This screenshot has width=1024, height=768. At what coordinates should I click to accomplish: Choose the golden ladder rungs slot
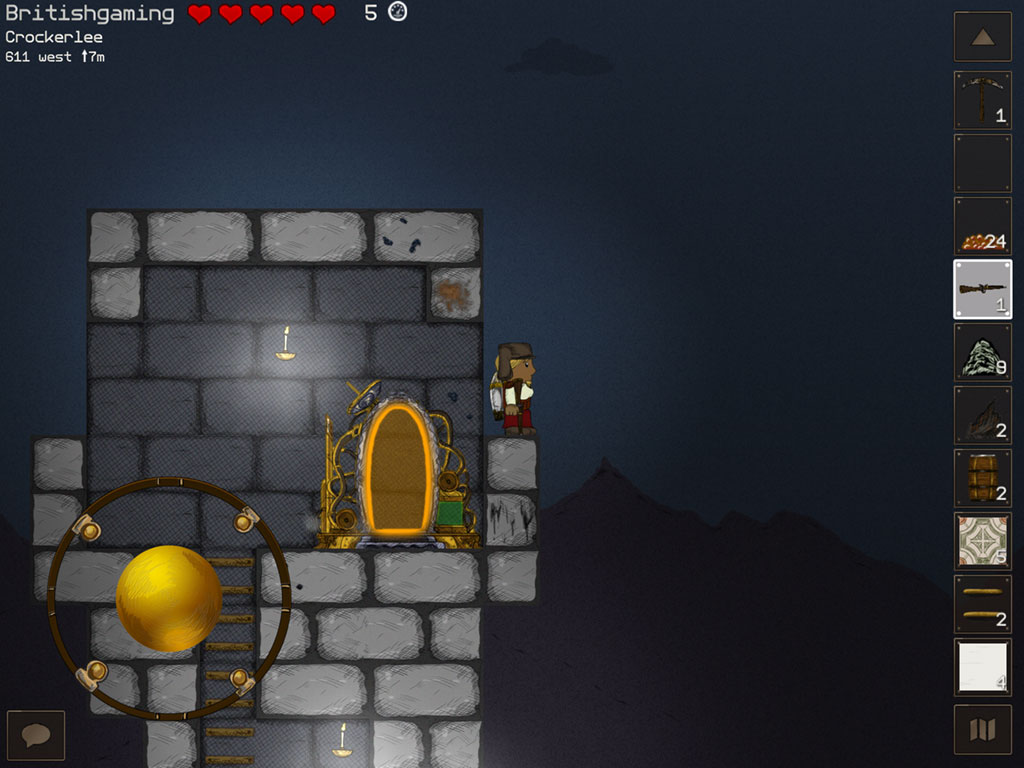tap(982, 604)
